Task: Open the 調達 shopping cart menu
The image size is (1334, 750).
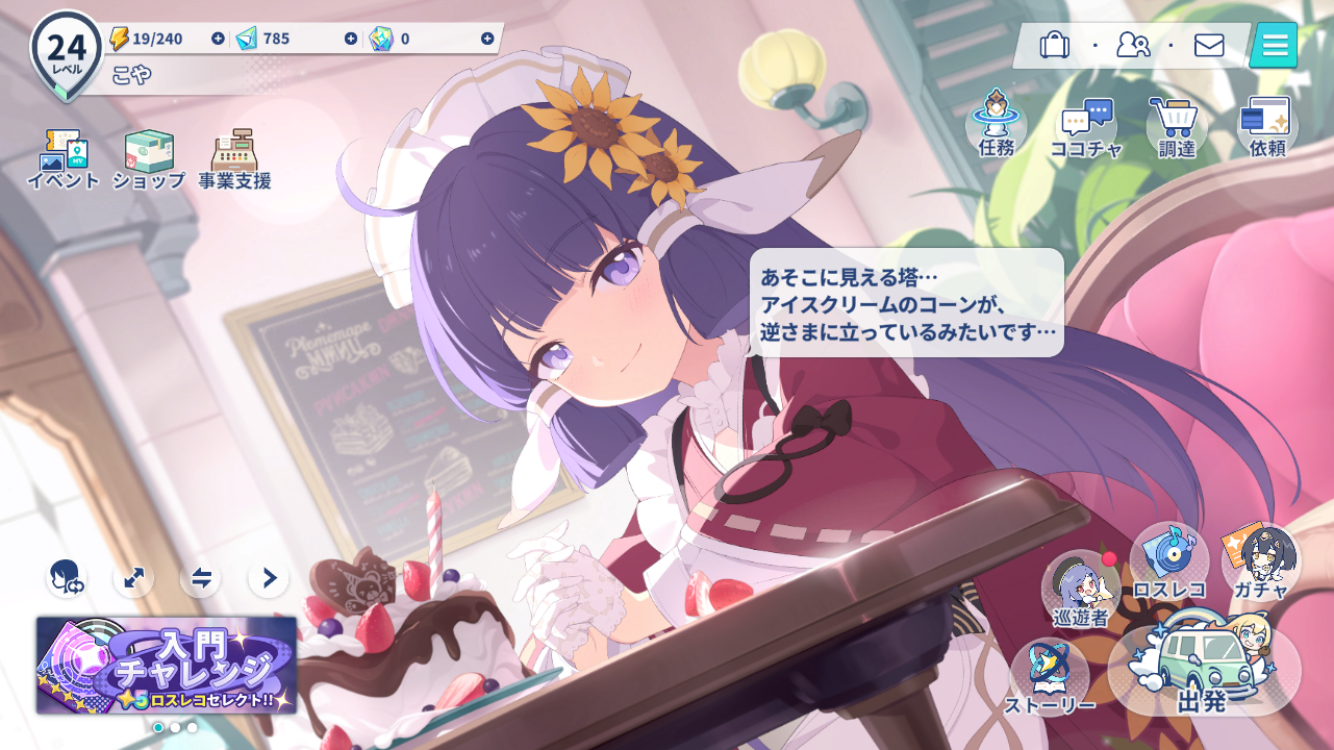Action: pos(1176,126)
